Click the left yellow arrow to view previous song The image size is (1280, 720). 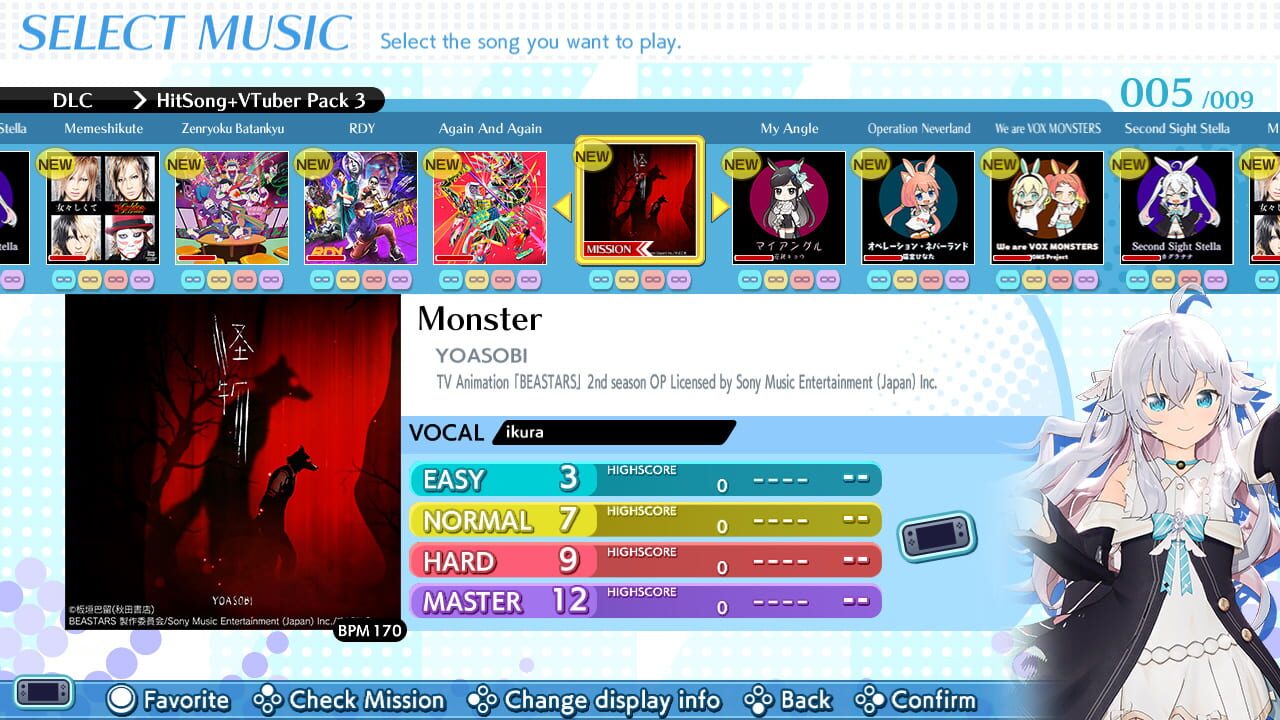(x=562, y=205)
